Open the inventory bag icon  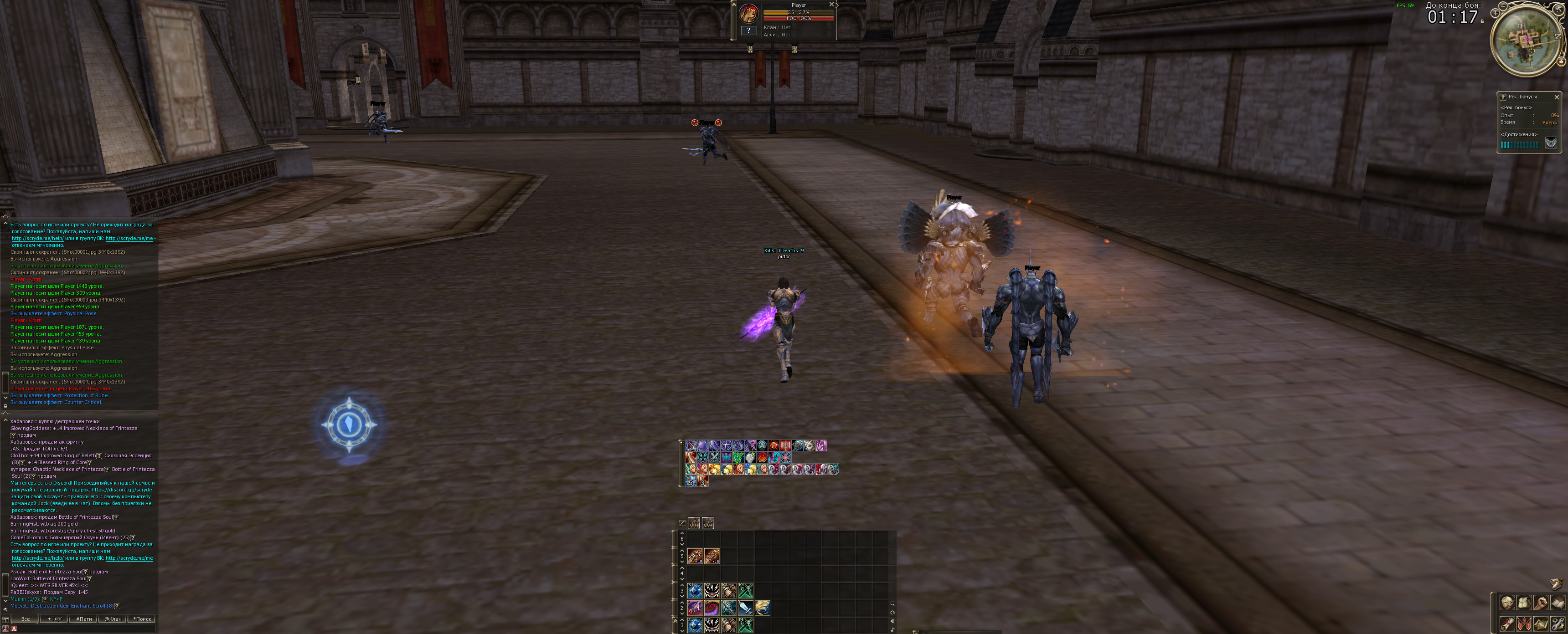tap(1524, 603)
